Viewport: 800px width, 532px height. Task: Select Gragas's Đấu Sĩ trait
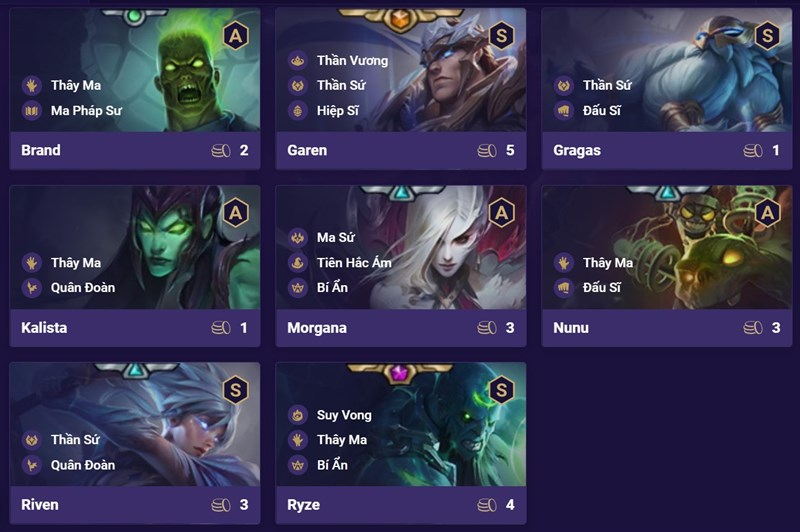click(x=601, y=110)
